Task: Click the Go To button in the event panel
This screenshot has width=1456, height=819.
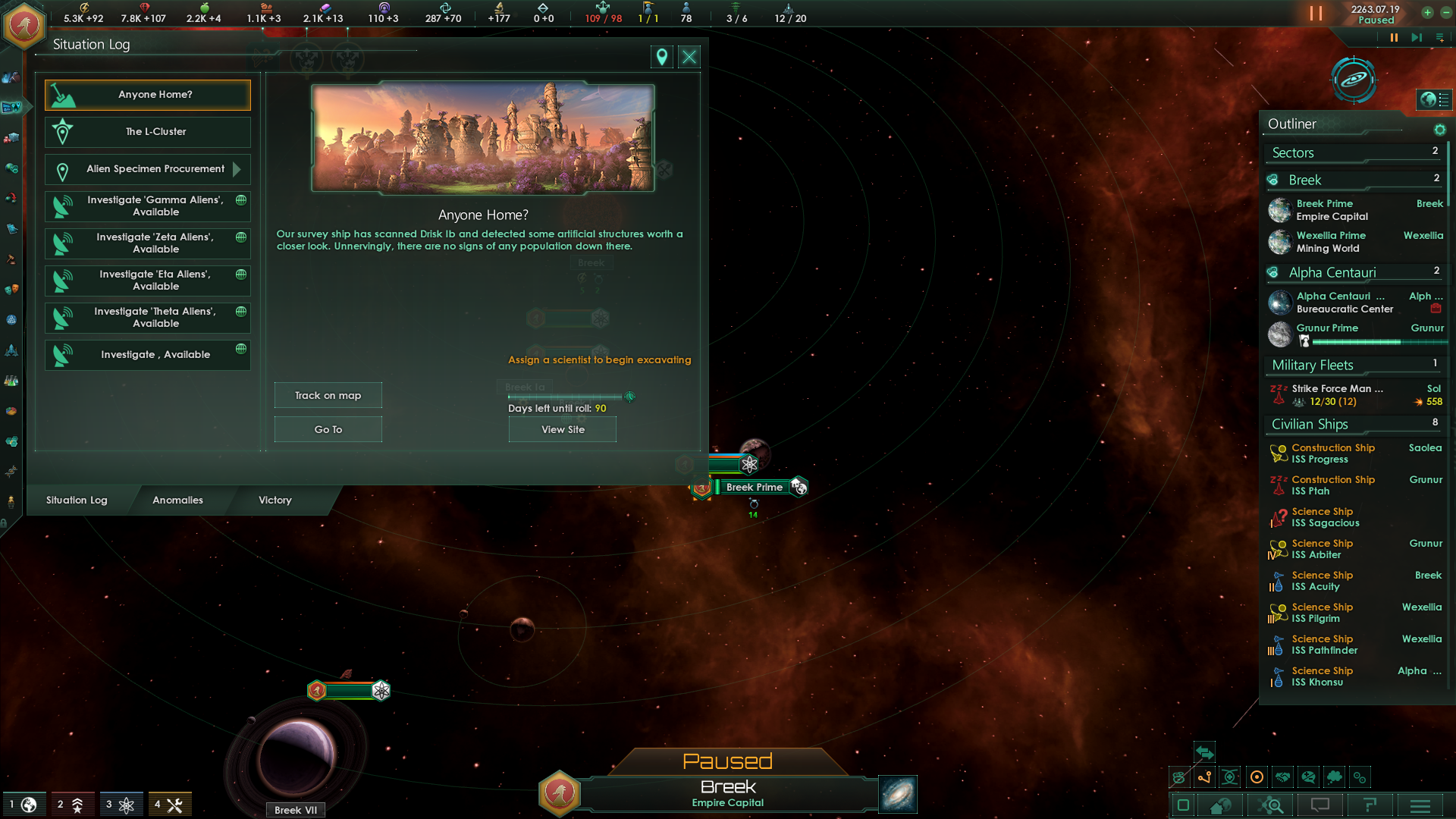Action: 327,428
